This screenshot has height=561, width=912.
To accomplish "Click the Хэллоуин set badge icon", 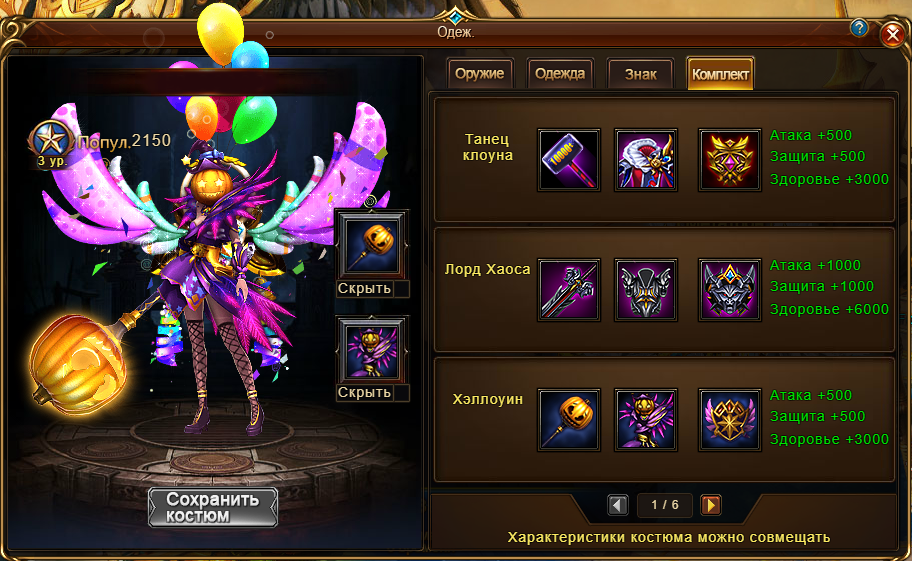I will (730, 420).
